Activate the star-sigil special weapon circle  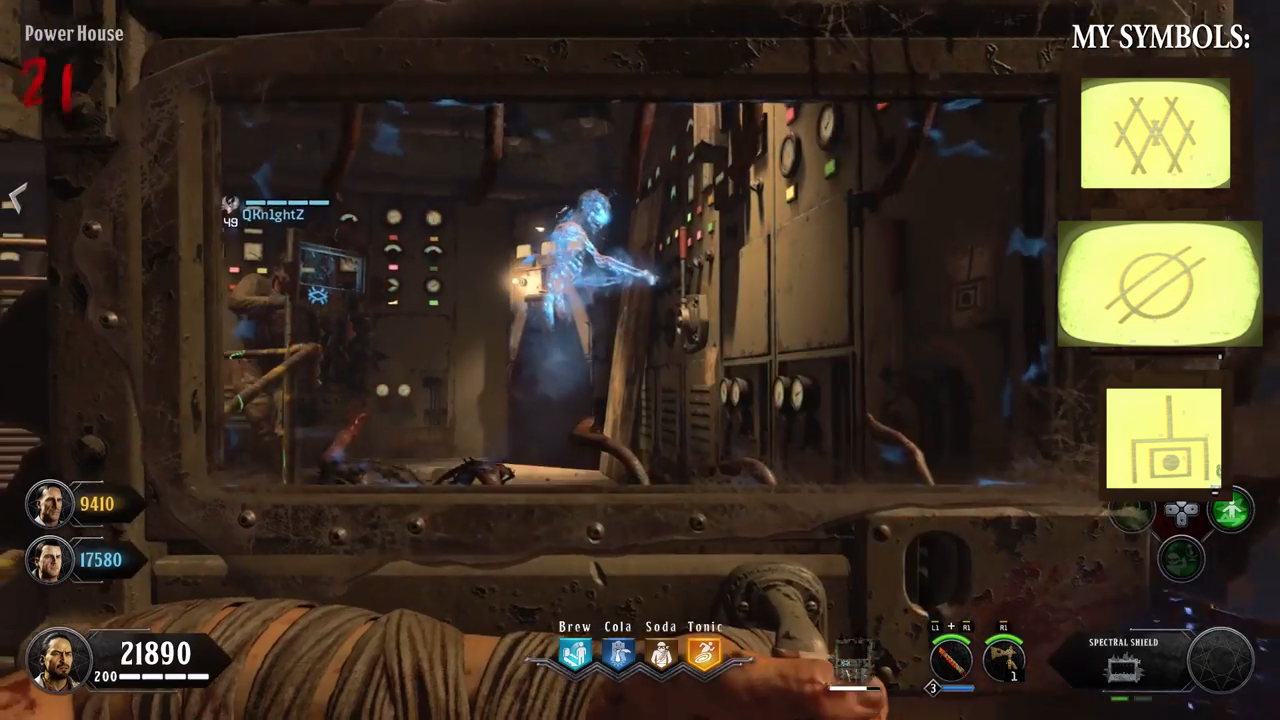[x=1220, y=660]
